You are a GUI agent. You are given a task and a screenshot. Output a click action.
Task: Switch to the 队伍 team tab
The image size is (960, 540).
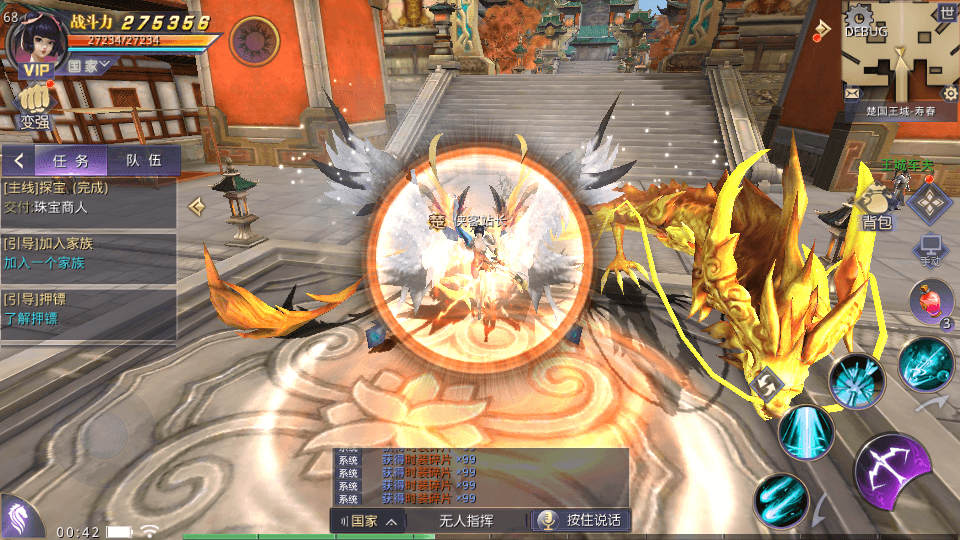click(143, 161)
